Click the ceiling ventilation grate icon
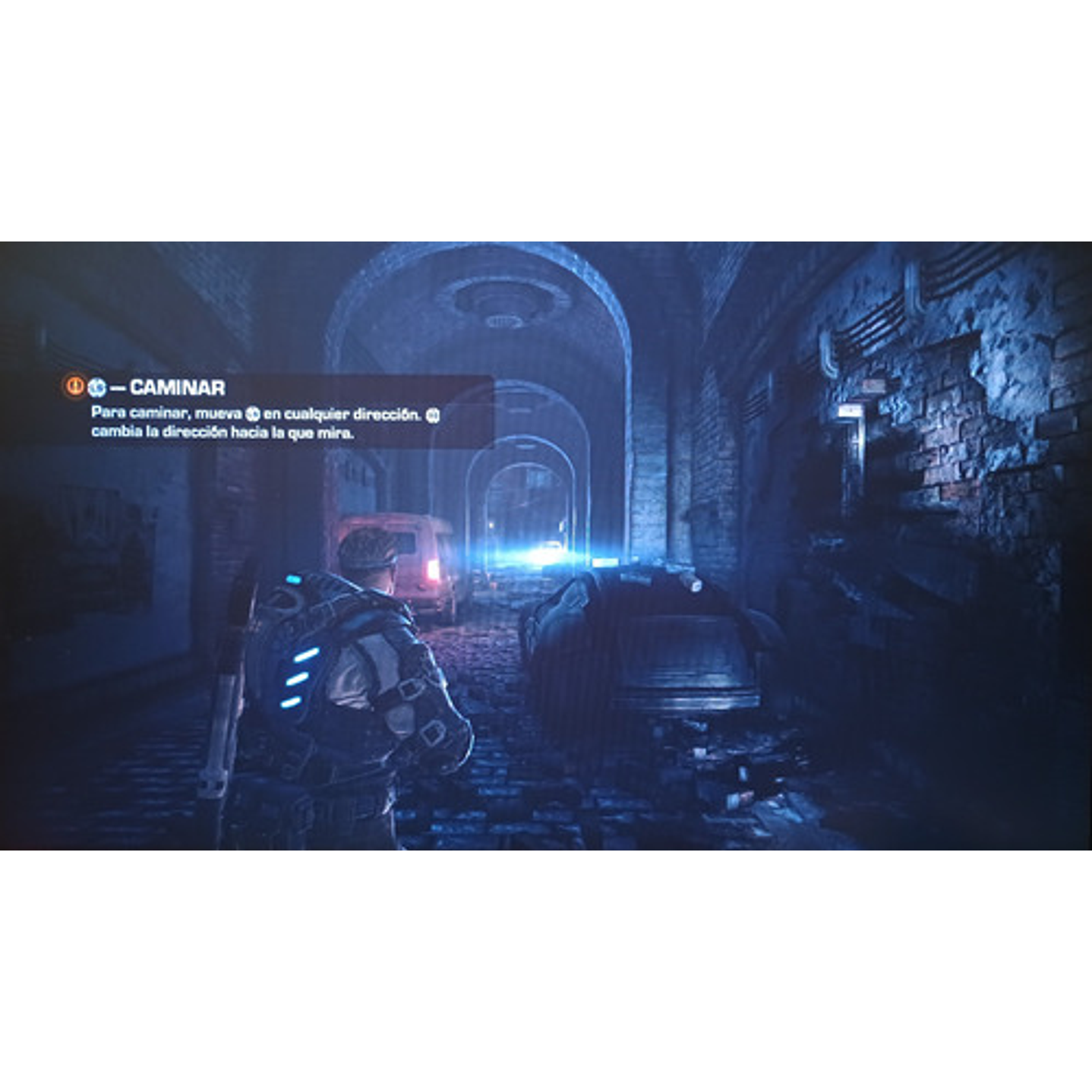Viewport: 1092px width, 1092px height. click(x=503, y=322)
